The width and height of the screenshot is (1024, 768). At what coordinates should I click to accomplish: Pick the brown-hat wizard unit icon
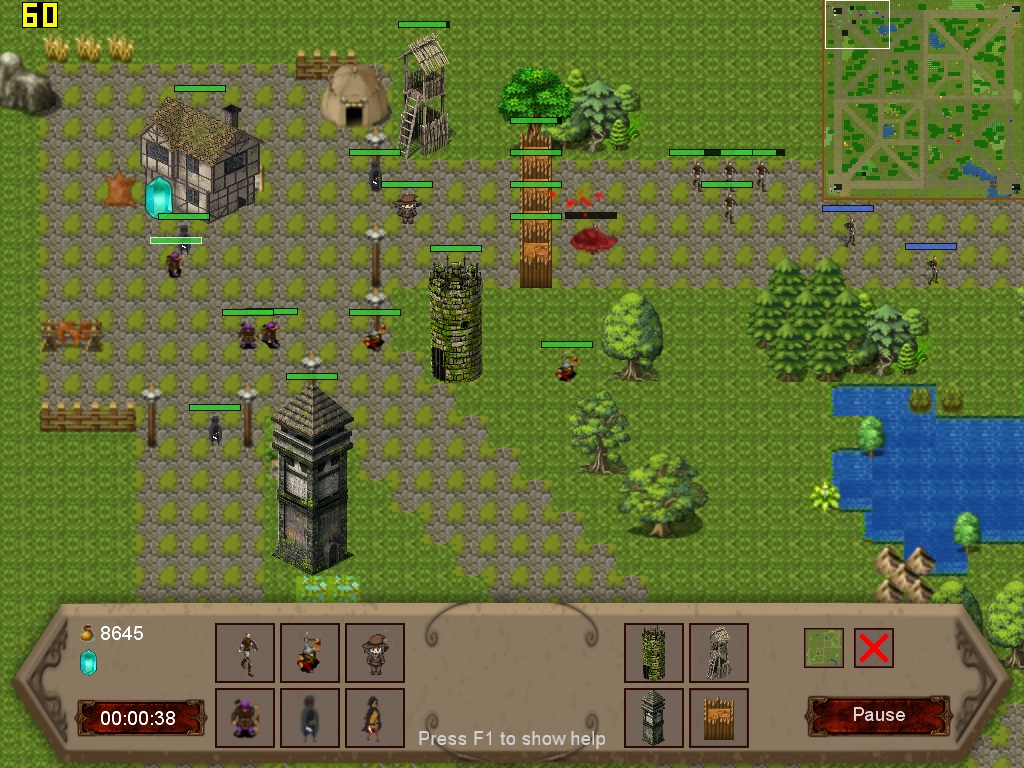(x=375, y=653)
